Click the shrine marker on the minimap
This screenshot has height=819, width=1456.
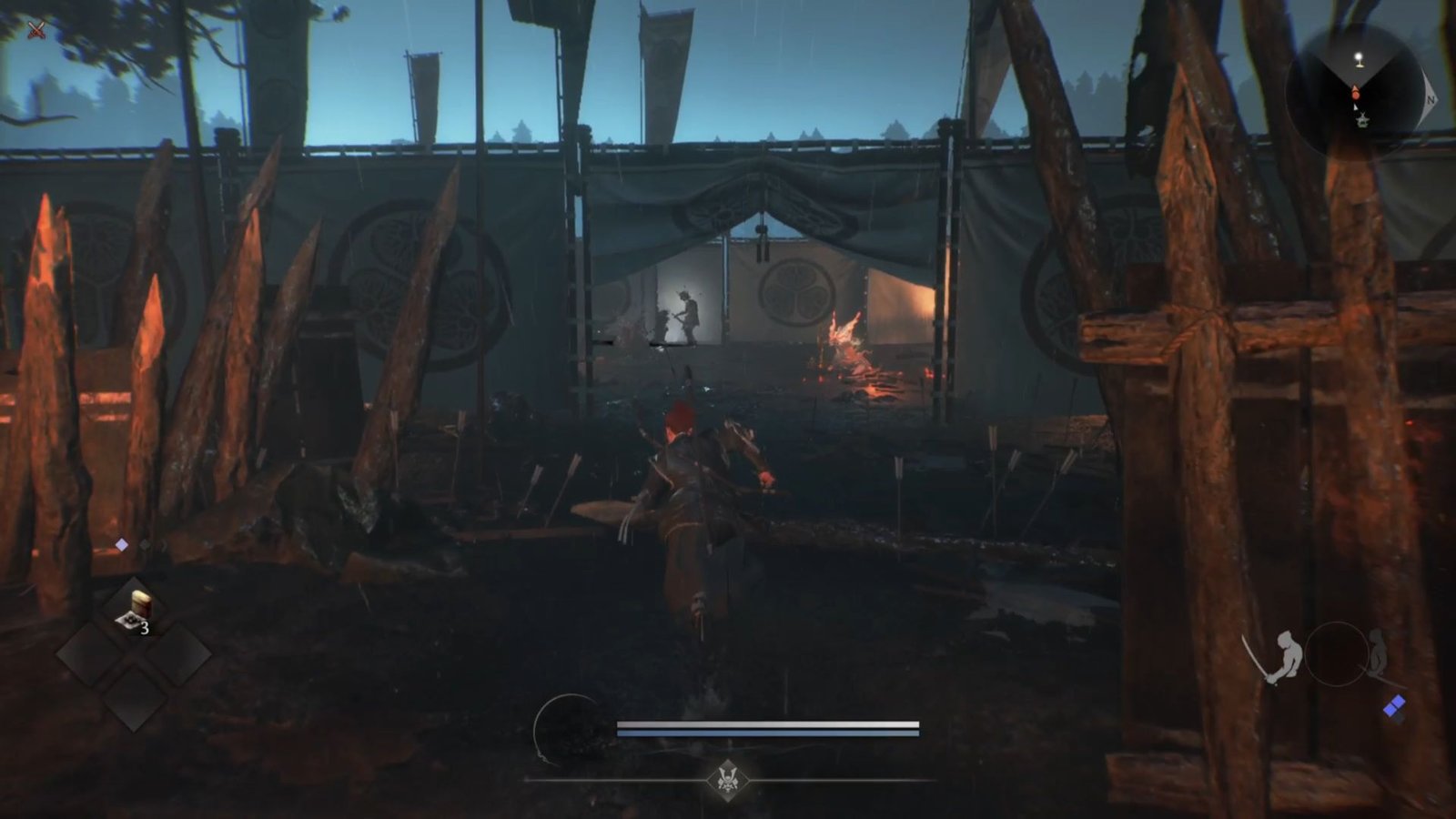tap(1363, 120)
